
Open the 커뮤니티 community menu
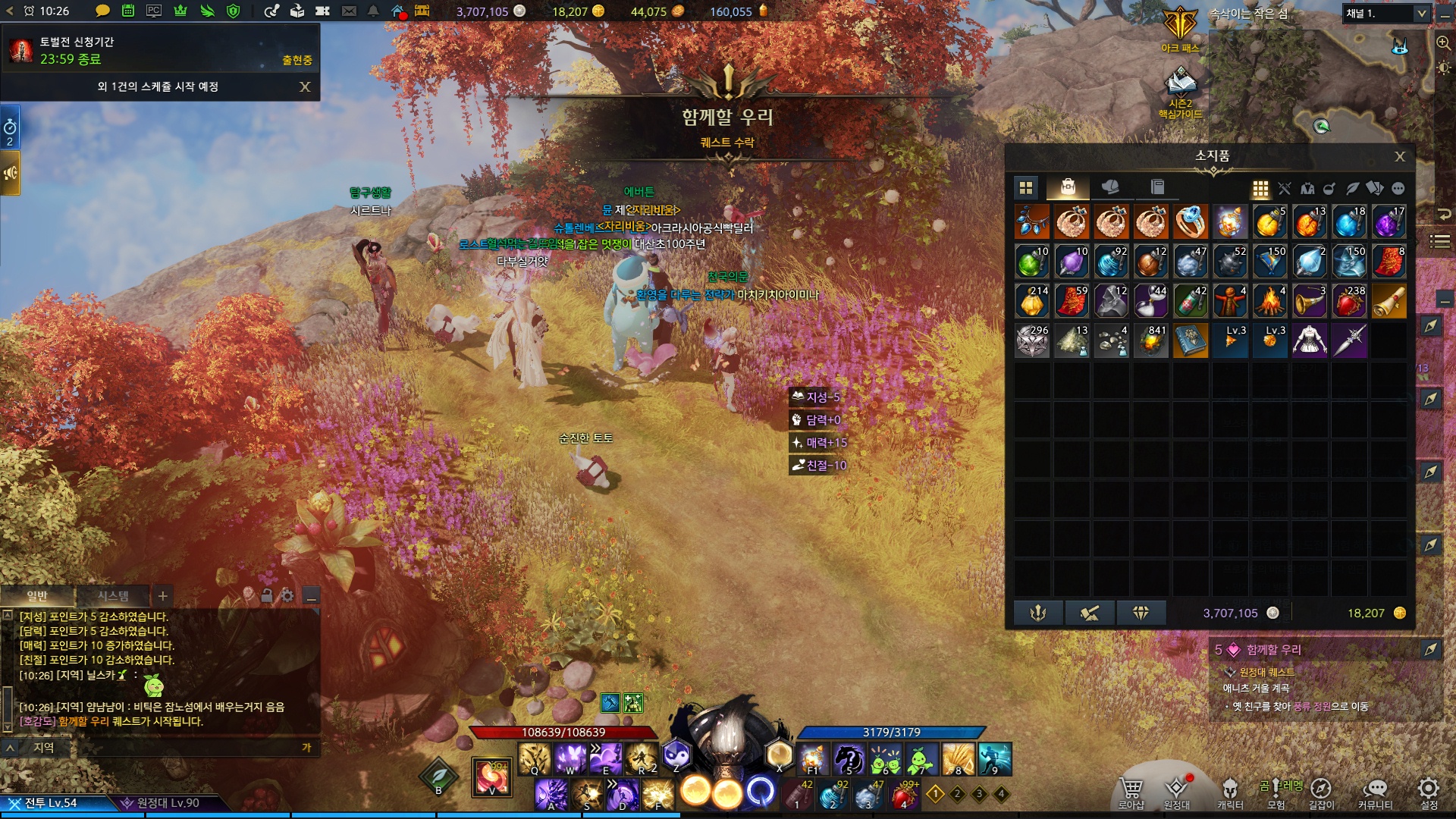[x=1375, y=792]
